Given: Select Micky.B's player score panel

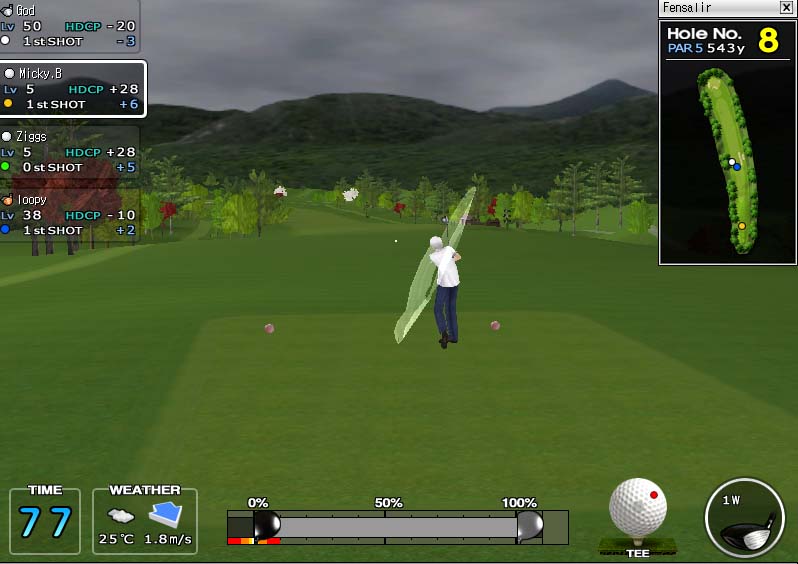Looking at the screenshot, I should tap(72, 89).
